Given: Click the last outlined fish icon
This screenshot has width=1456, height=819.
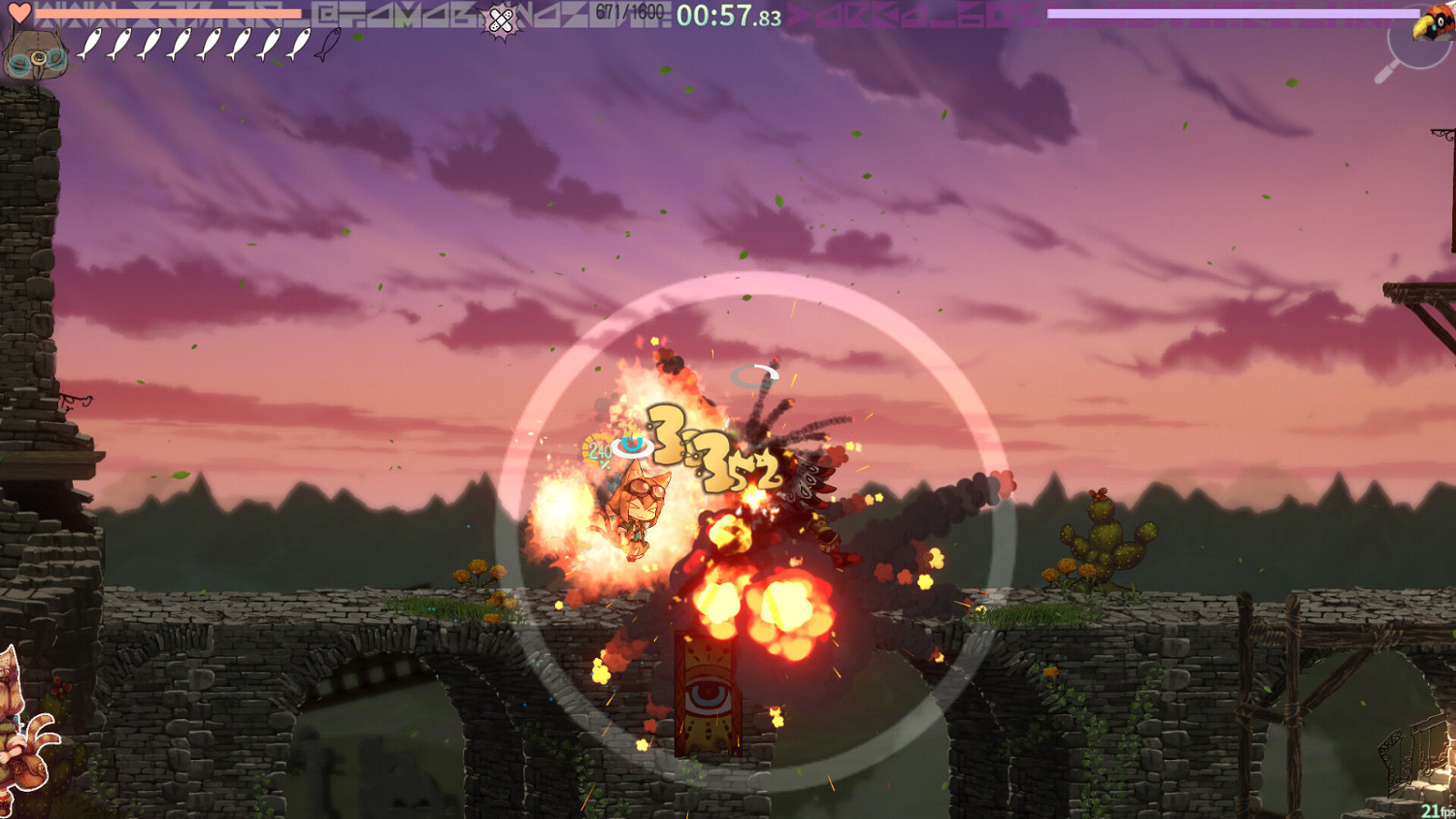Looking at the screenshot, I should pos(327,44).
